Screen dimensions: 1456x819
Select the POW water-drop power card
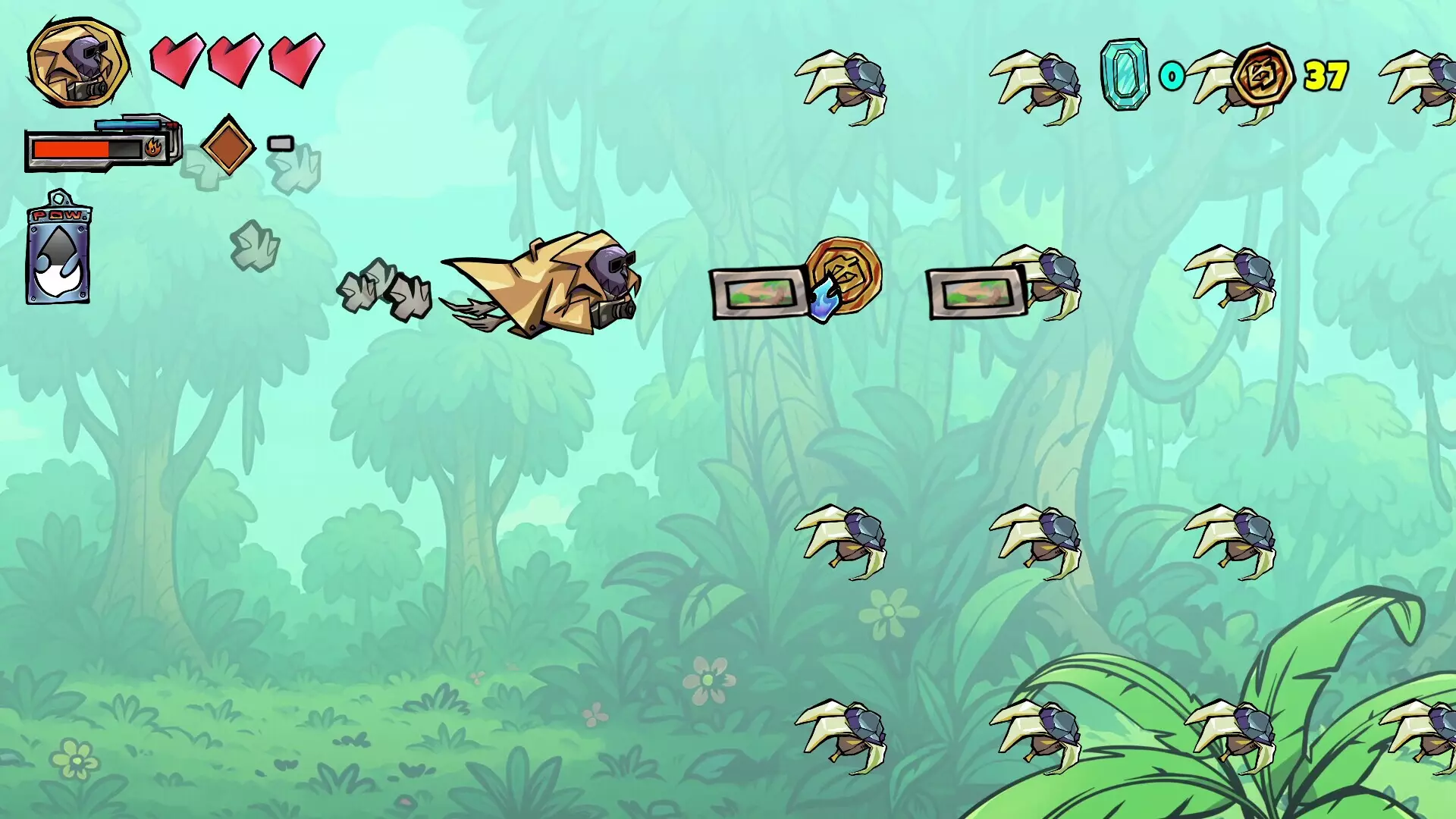click(x=59, y=254)
